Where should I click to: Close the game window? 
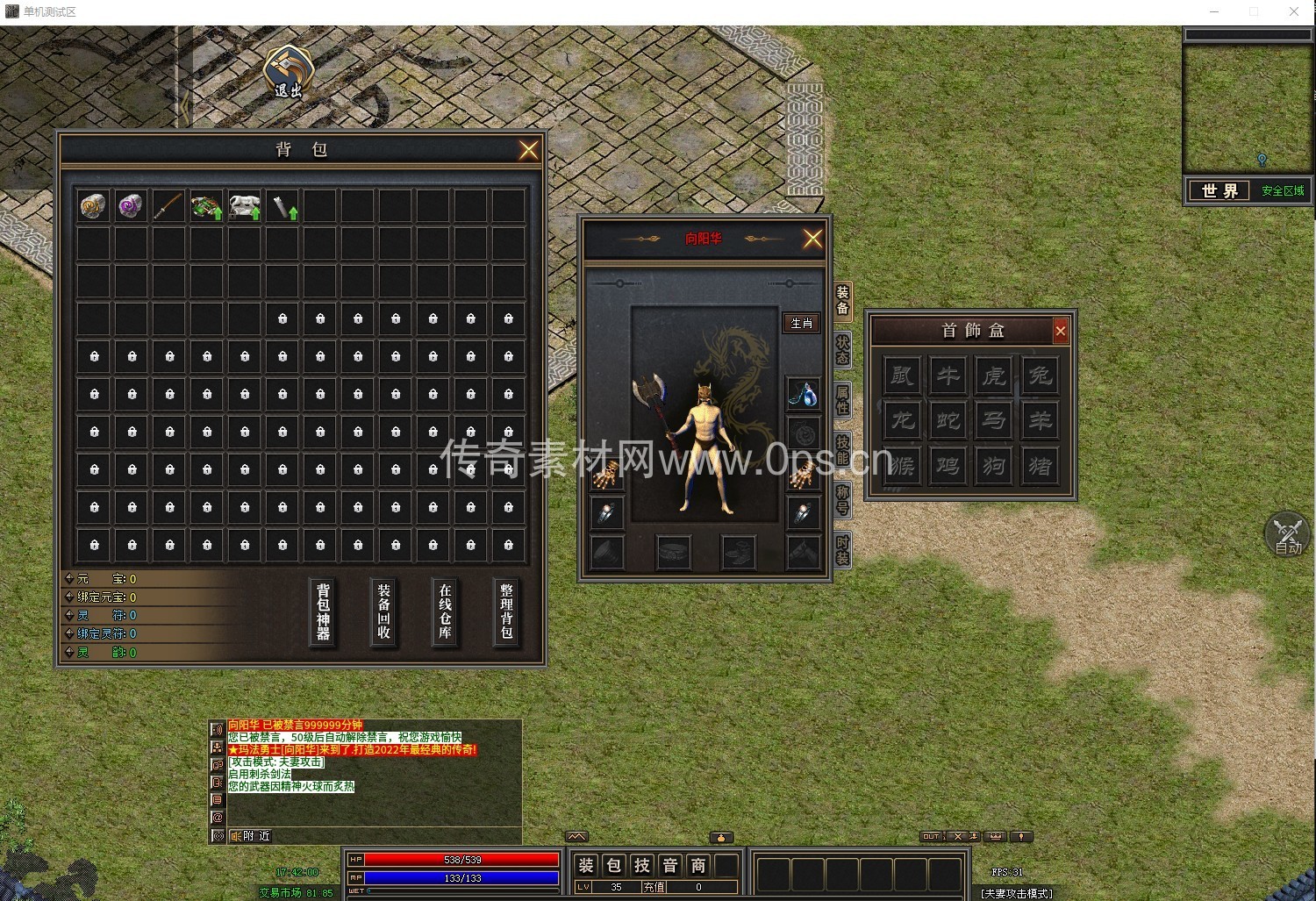point(1294,11)
